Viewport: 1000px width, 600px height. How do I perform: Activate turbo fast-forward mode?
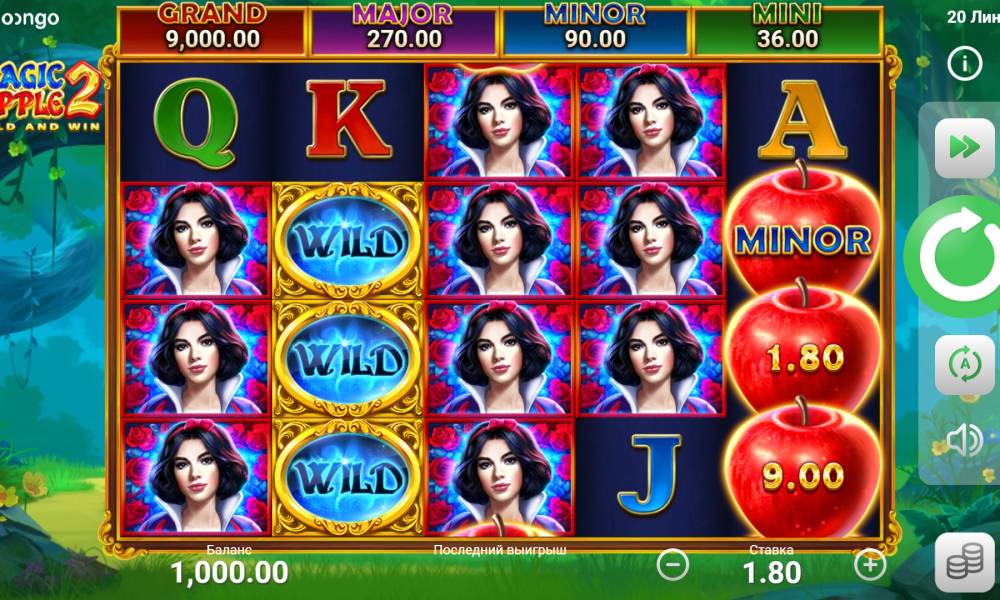pos(964,147)
